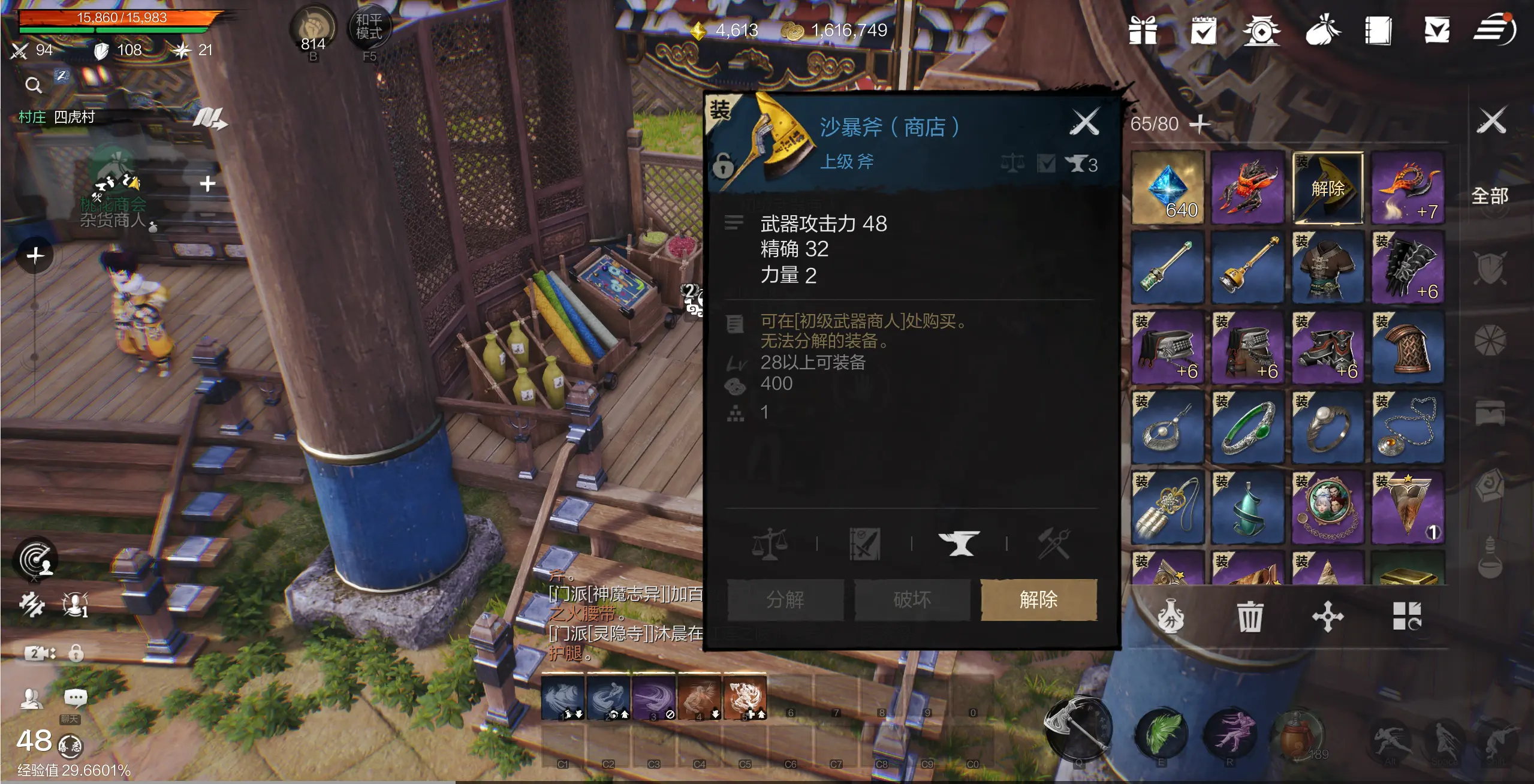Open the sort inventory grid button

coord(1406,616)
